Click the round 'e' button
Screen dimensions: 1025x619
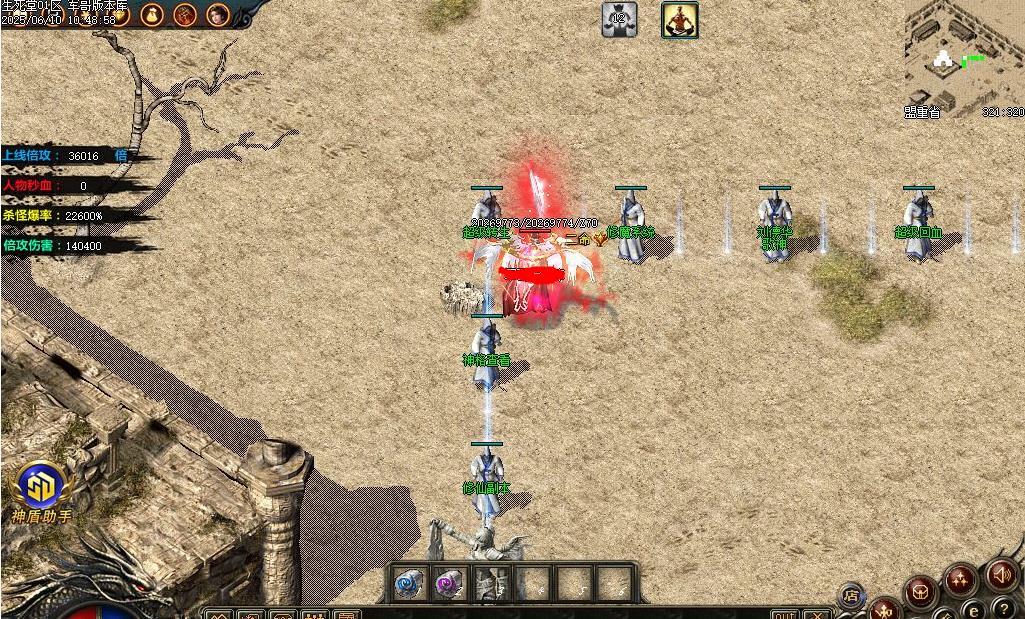[x=974, y=610]
